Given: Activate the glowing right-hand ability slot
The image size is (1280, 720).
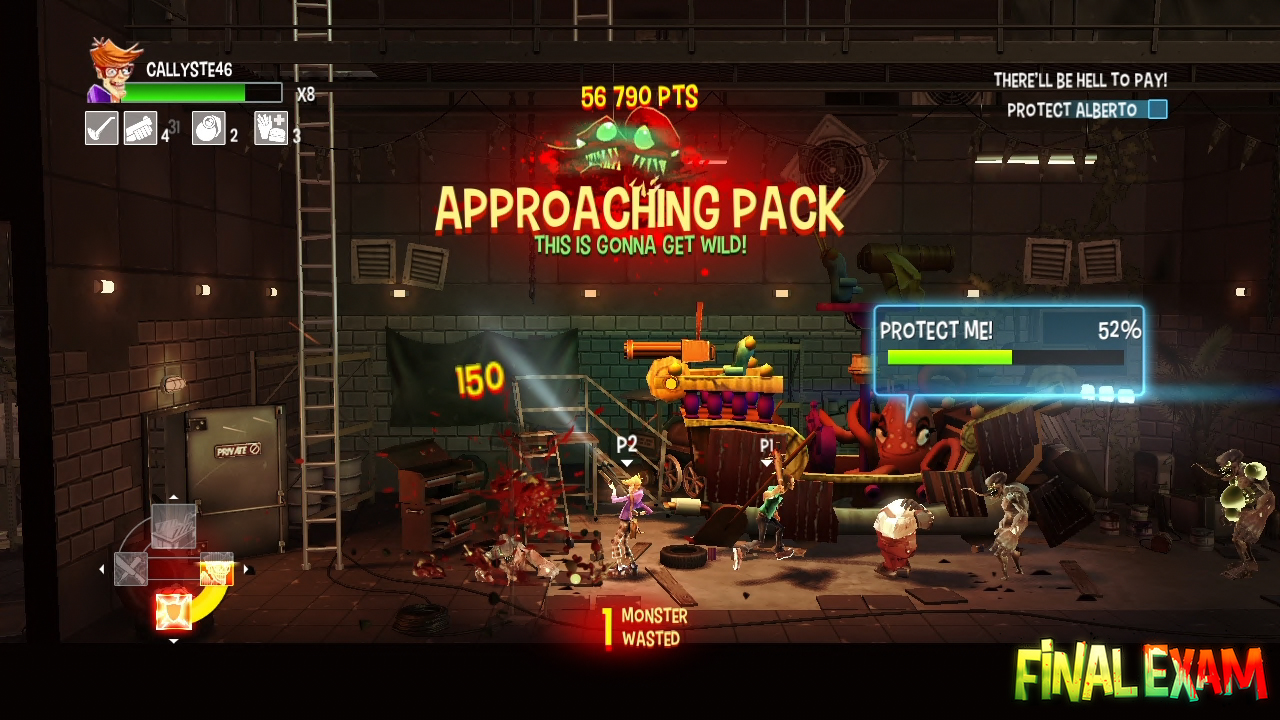Looking at the screenshot, I should point(217,569).
